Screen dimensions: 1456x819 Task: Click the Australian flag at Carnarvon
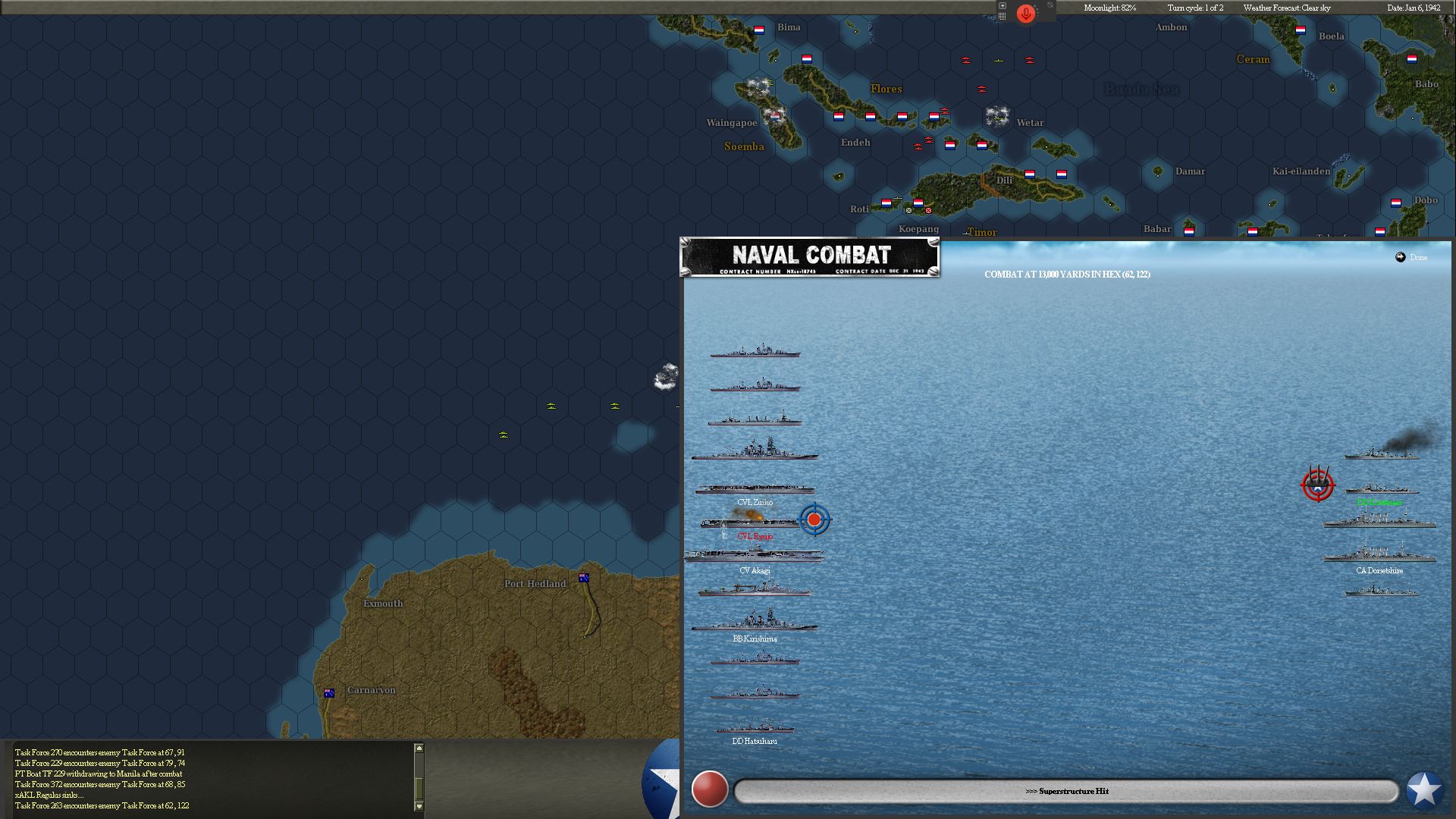pos(328,691)
